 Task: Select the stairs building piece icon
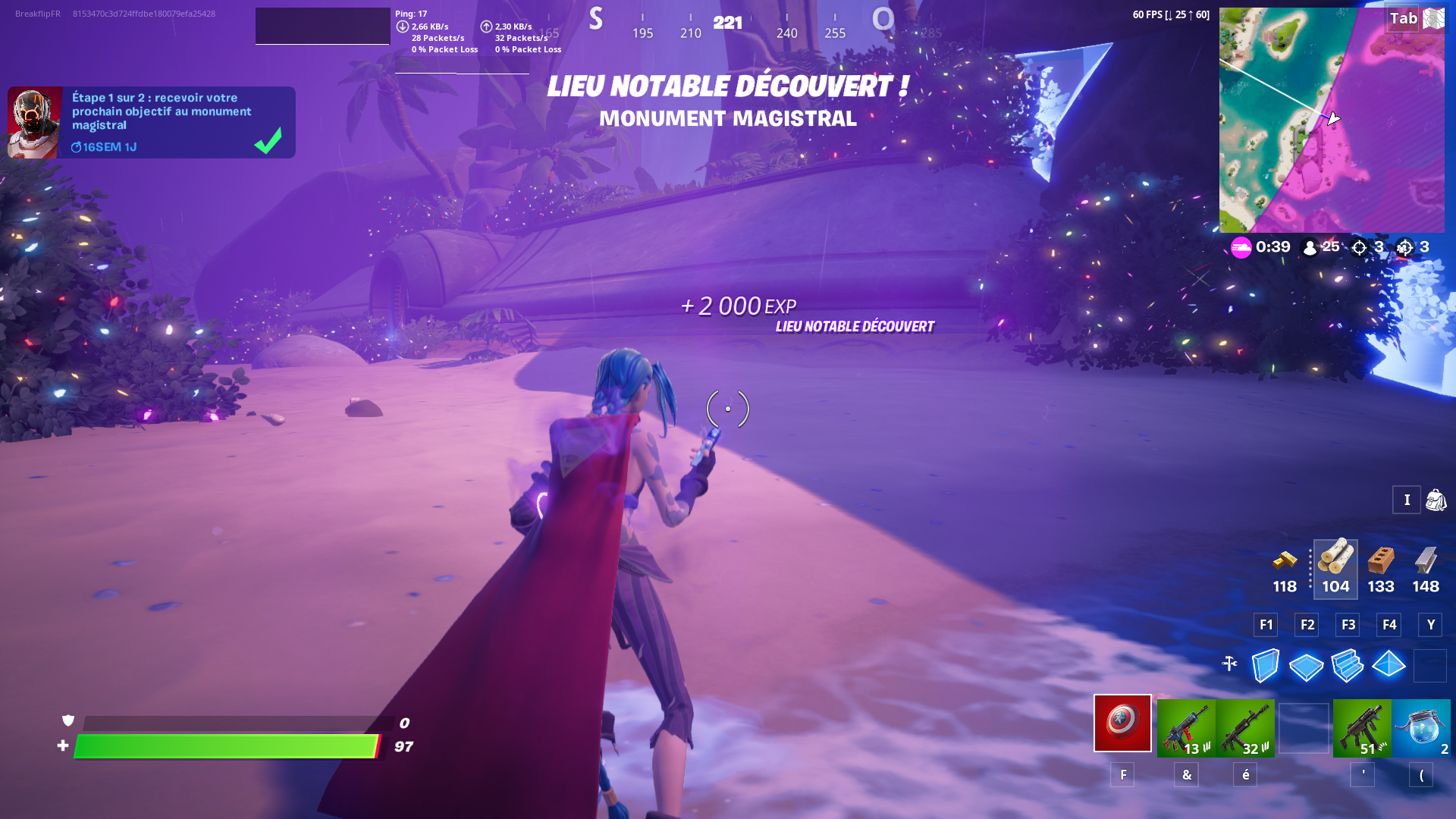click(x=1348, y=666)
